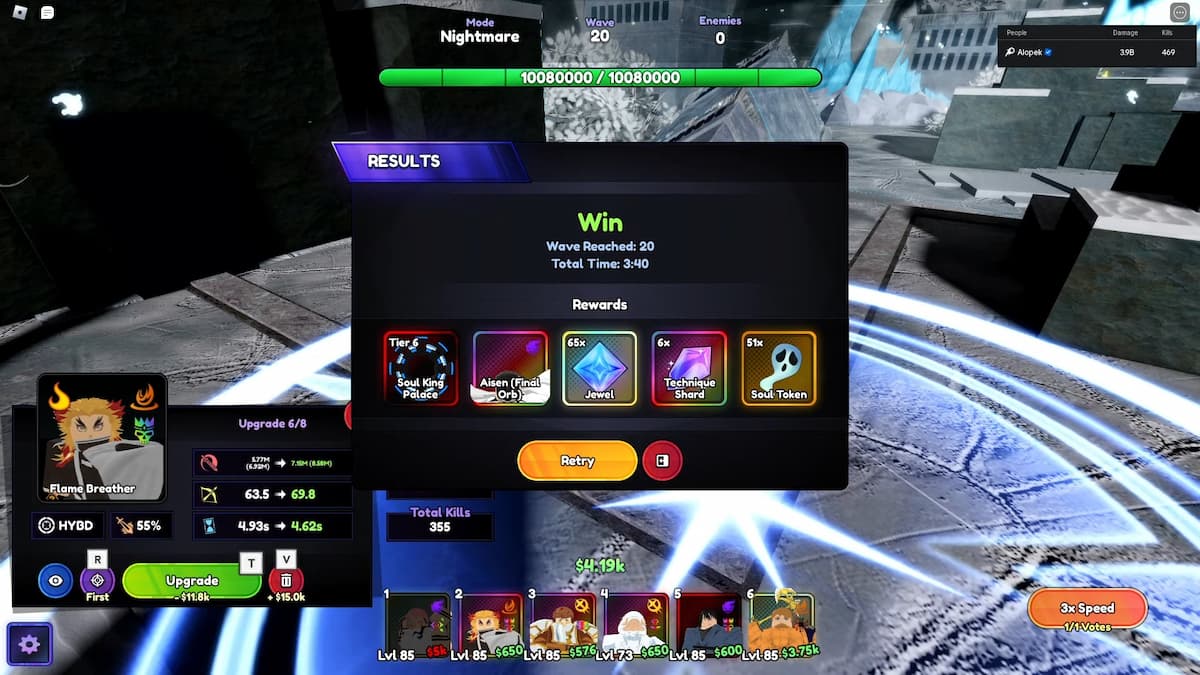Upgrade the Flame Breather unit
This screenshot has width=1200, height=675.
192,581
